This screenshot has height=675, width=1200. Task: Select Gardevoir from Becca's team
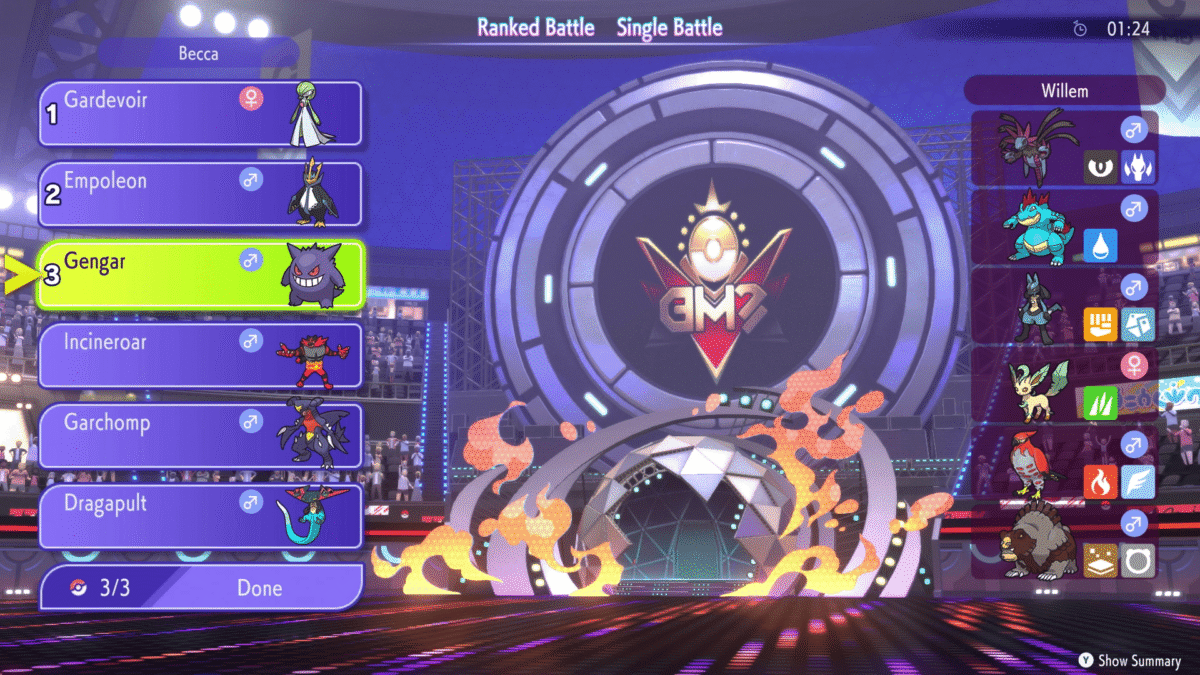coord(200,114)
